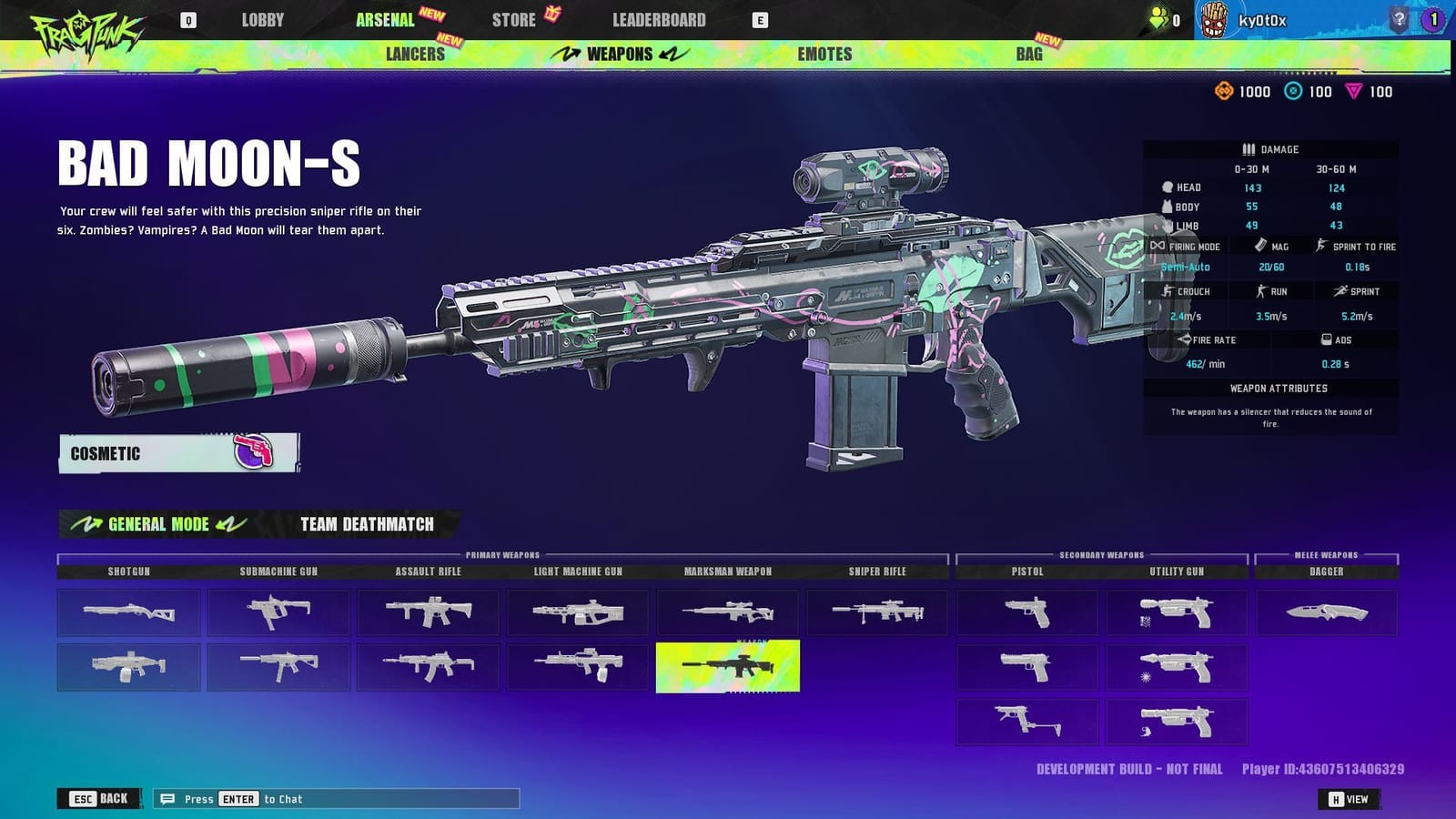Click the chat message bubble icon

167,798
